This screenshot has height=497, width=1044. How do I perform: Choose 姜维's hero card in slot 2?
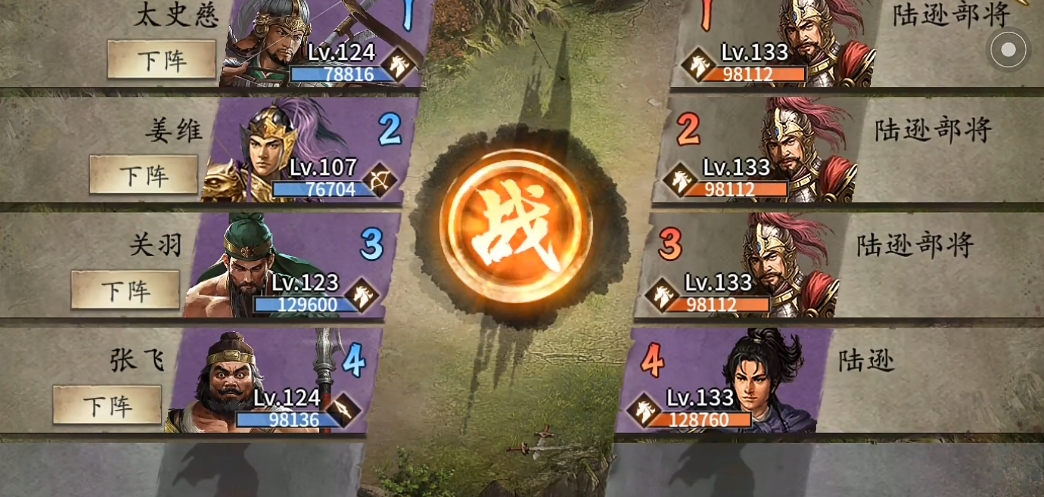pos(310,152)
